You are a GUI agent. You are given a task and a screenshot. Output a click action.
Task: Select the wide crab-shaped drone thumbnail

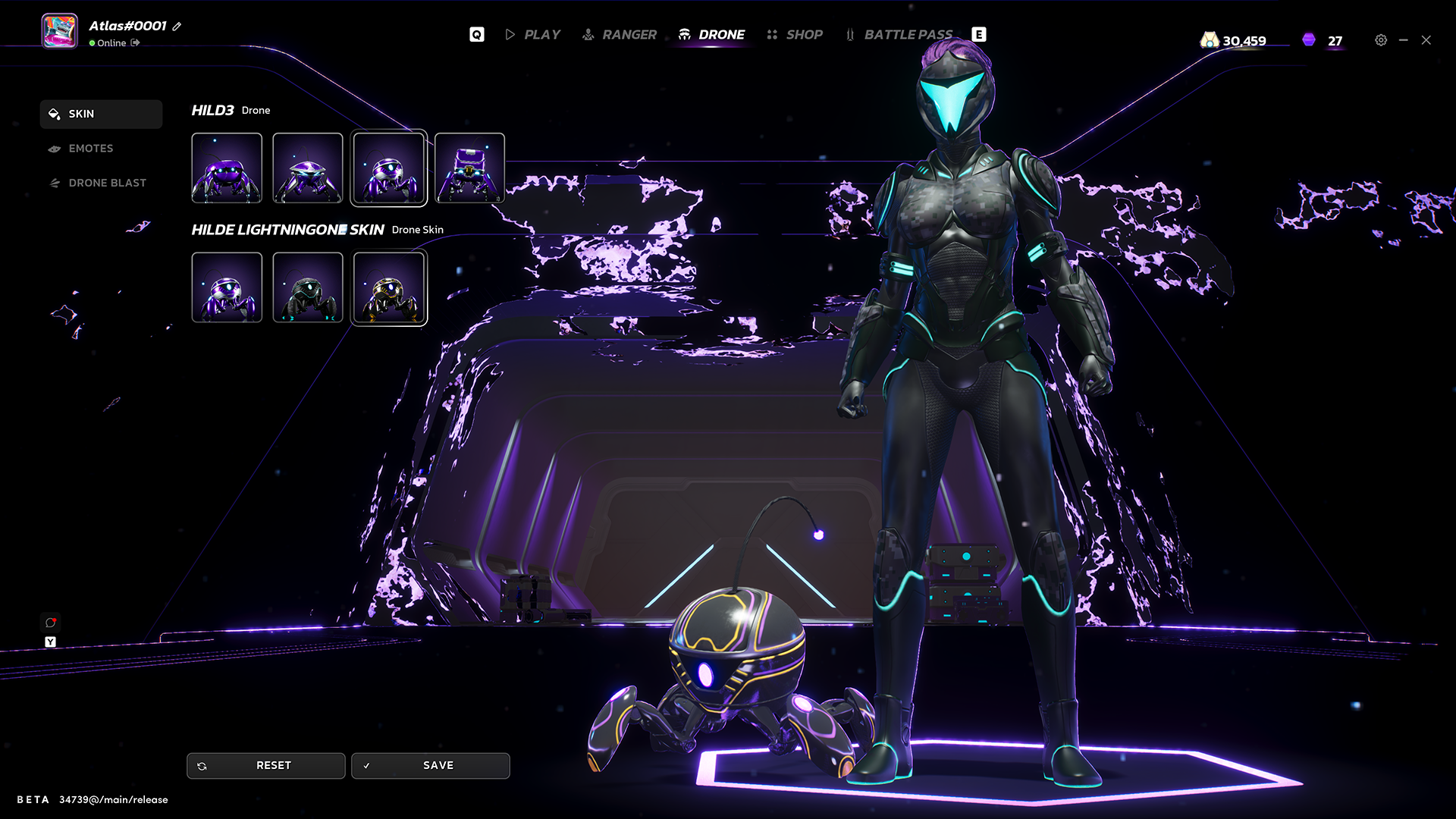227,168
